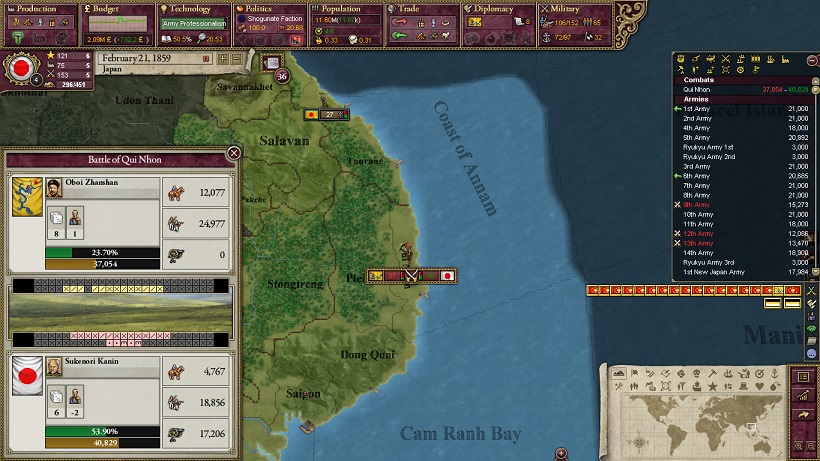Decrease game speed with the minus button
The height and width of the screenshot is (461, 820).
point(236,58)
